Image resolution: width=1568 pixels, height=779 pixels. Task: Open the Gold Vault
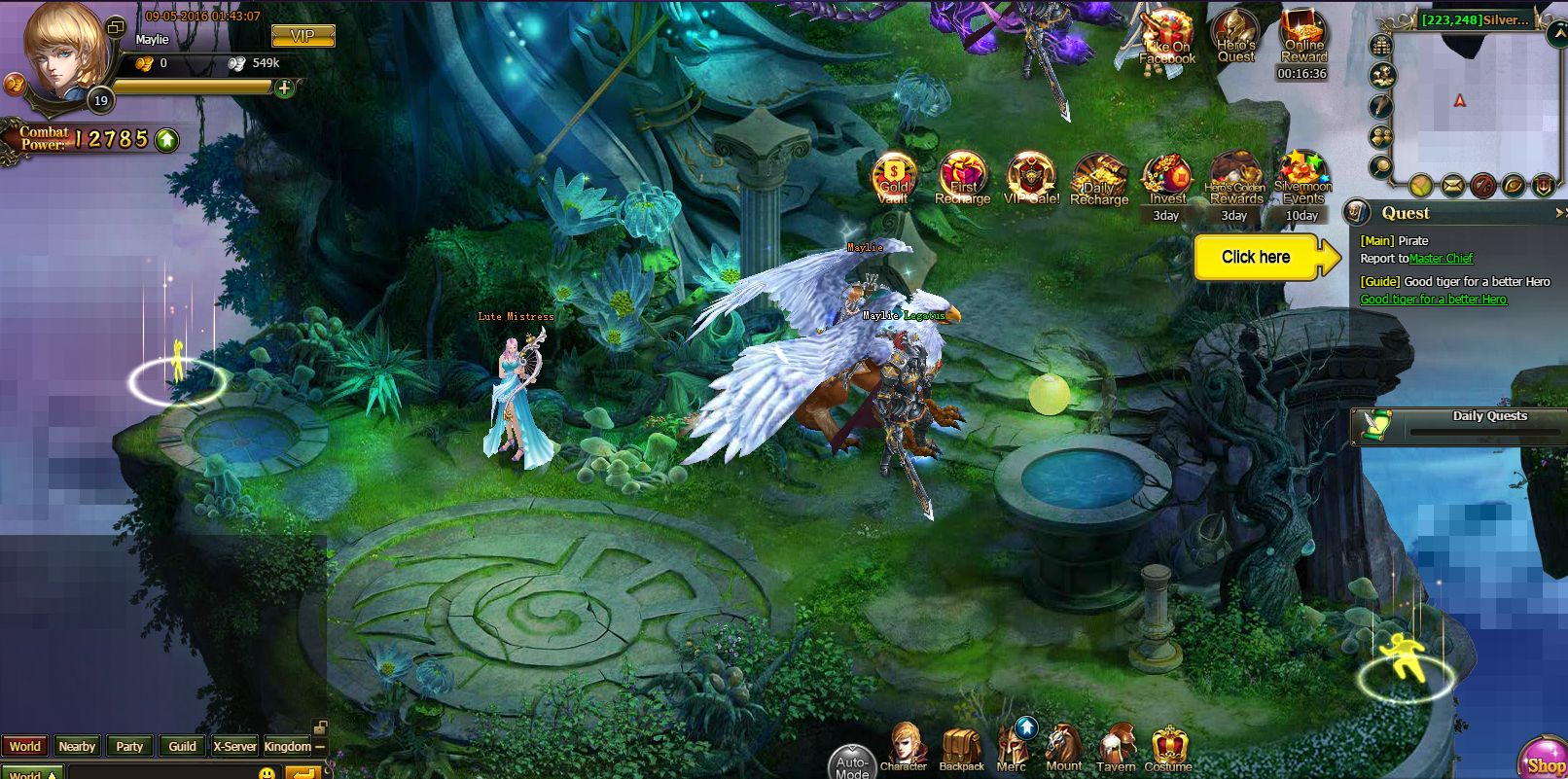pyautogui.click(x=893, y=177)
